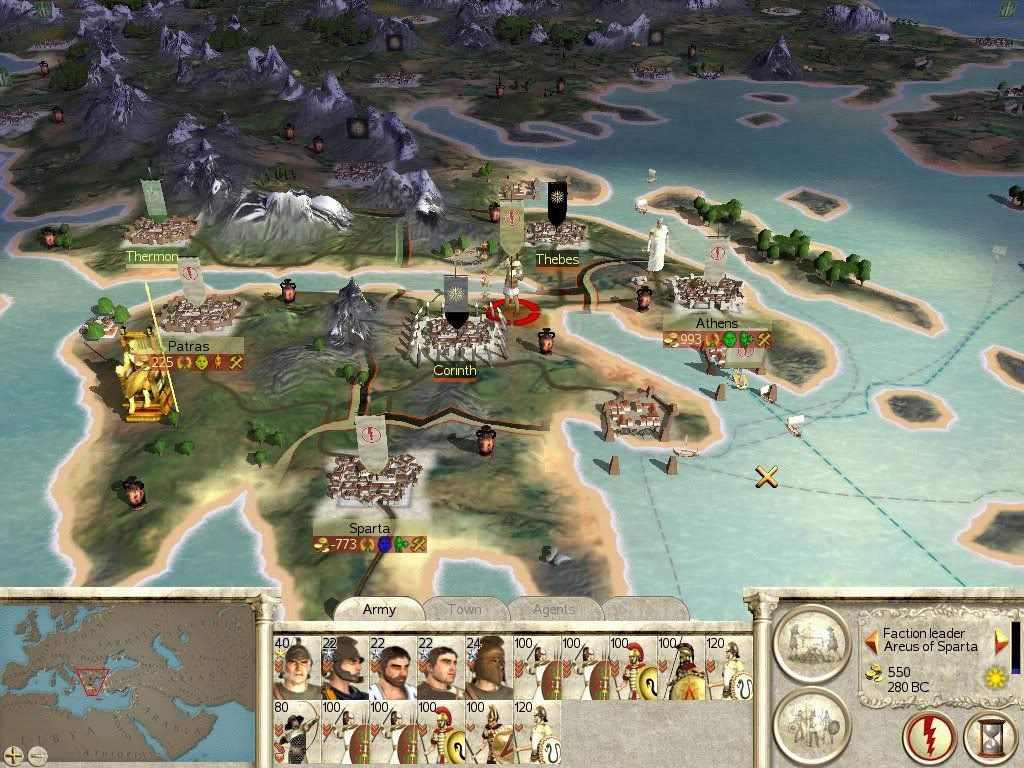
Task: Select the archer unit card with 80 men
Action: 296,732
